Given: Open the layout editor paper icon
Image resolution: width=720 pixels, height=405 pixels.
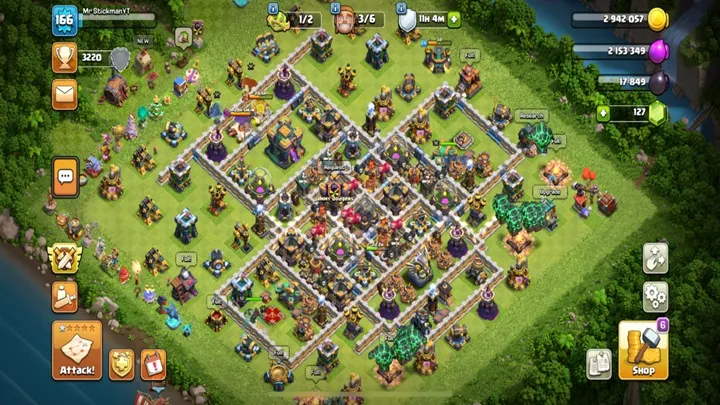Looking at the screenshot, I should click(x=599, y=363).
